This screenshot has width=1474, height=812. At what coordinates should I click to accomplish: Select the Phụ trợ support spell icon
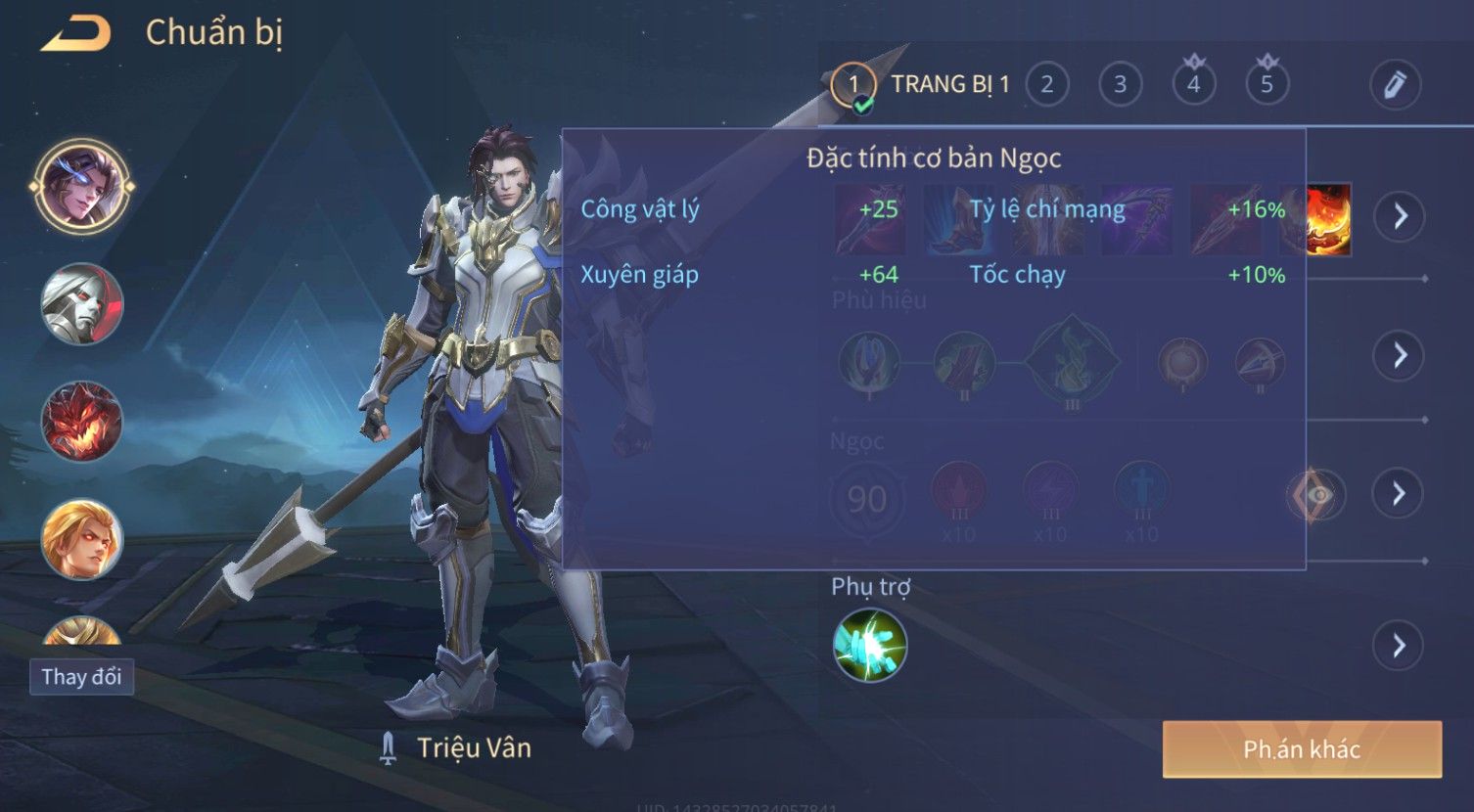869,646
